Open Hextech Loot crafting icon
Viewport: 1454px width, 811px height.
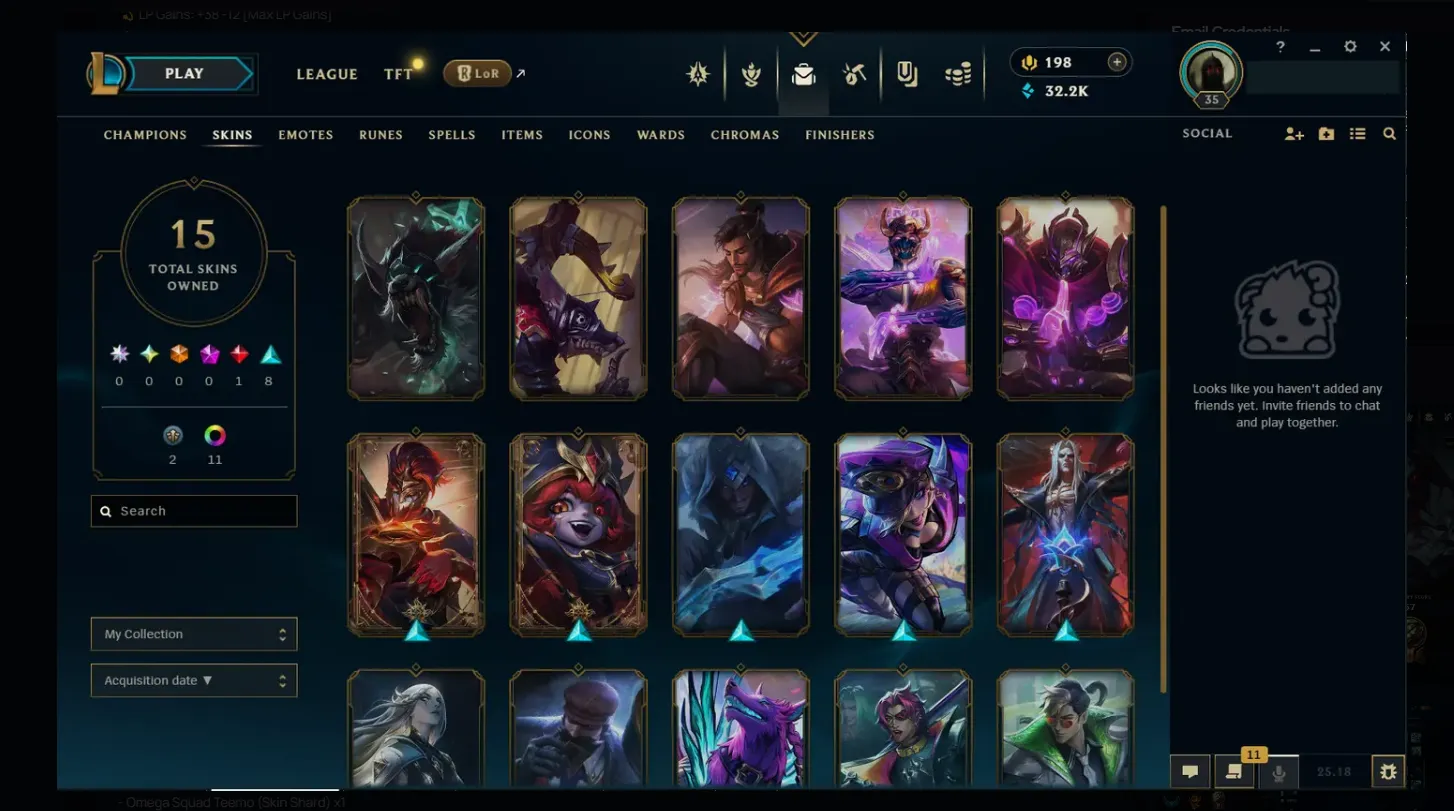pos(854,74)
